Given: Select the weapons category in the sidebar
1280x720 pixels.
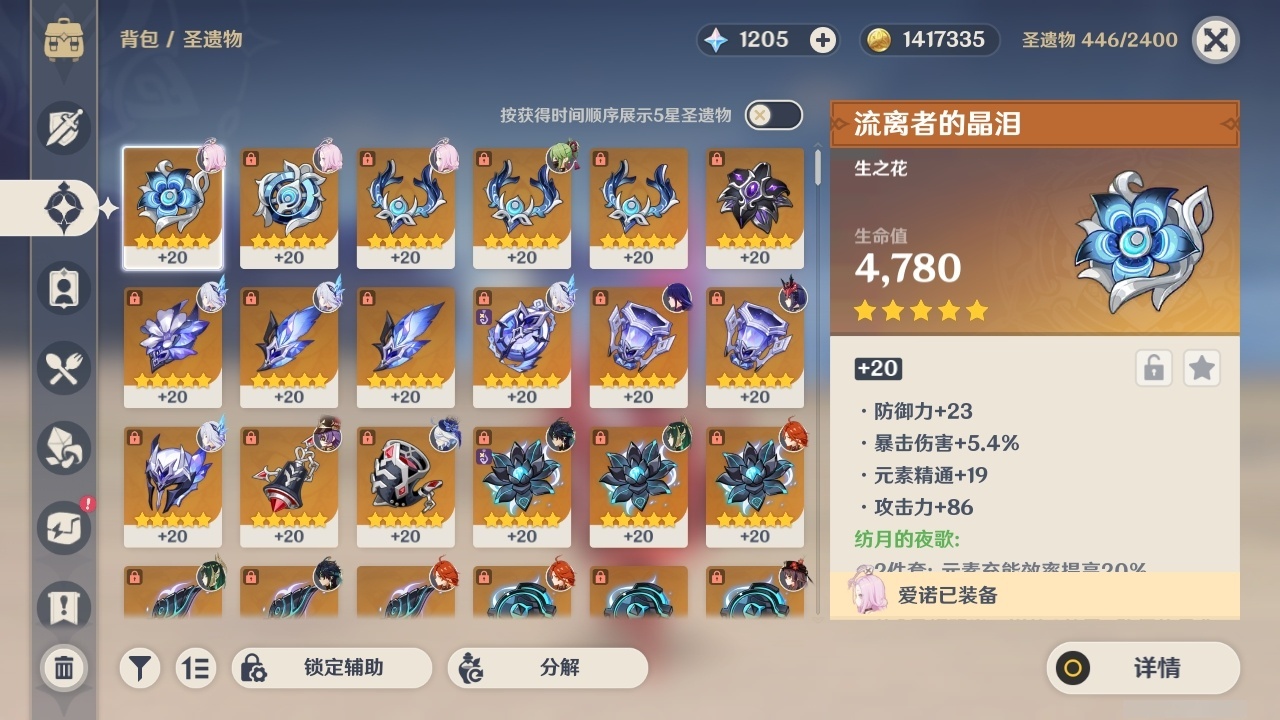Looking at the screenshot, I should (63, 127).
